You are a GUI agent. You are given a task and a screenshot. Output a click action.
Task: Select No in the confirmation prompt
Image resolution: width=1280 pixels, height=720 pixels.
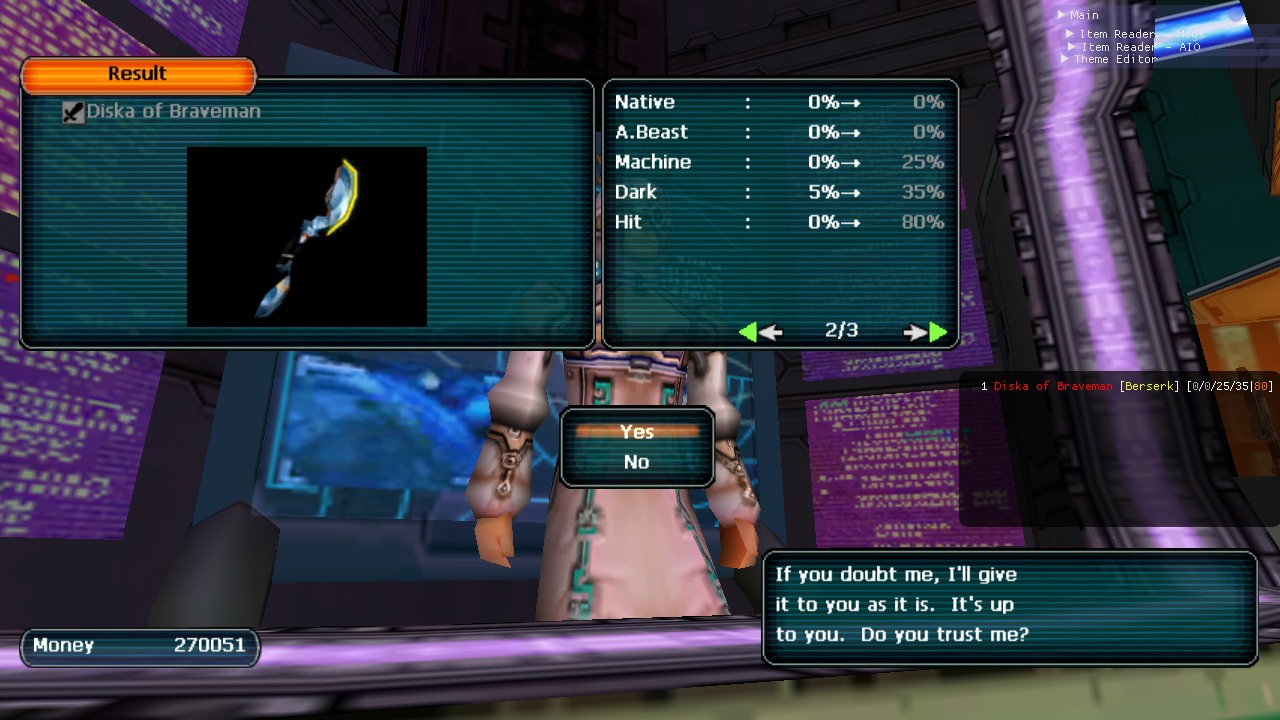tap(637, 462)
